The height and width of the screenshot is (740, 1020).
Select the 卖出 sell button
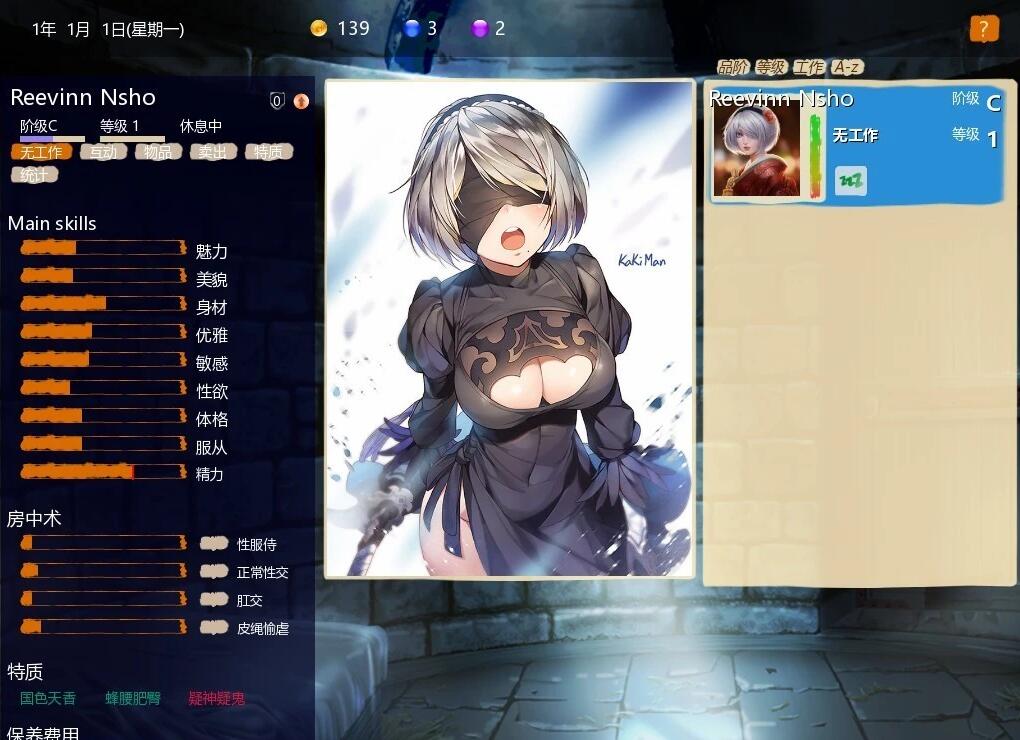click(x=212, y=152)
